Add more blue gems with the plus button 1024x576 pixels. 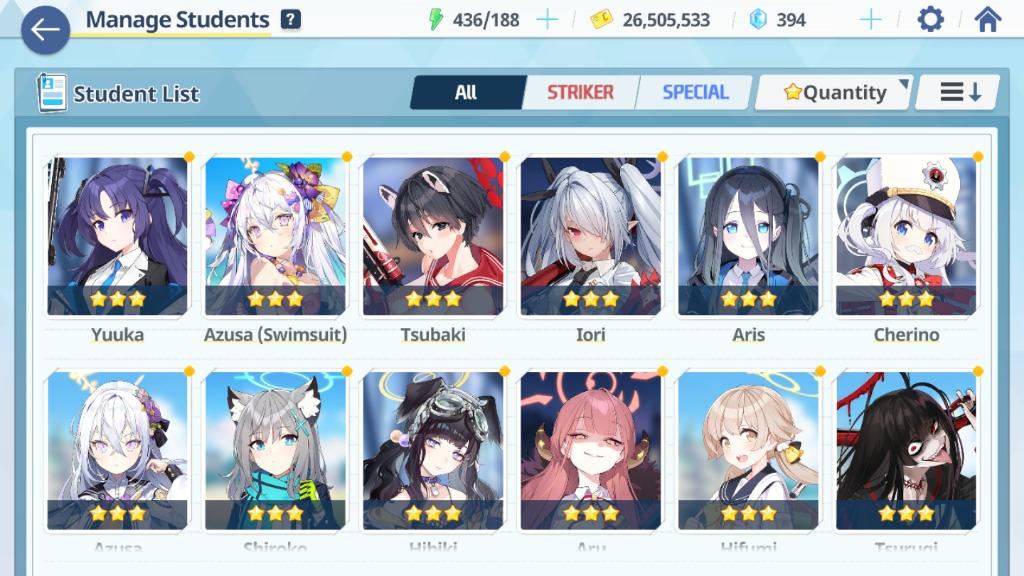click(x=871, y=19)
